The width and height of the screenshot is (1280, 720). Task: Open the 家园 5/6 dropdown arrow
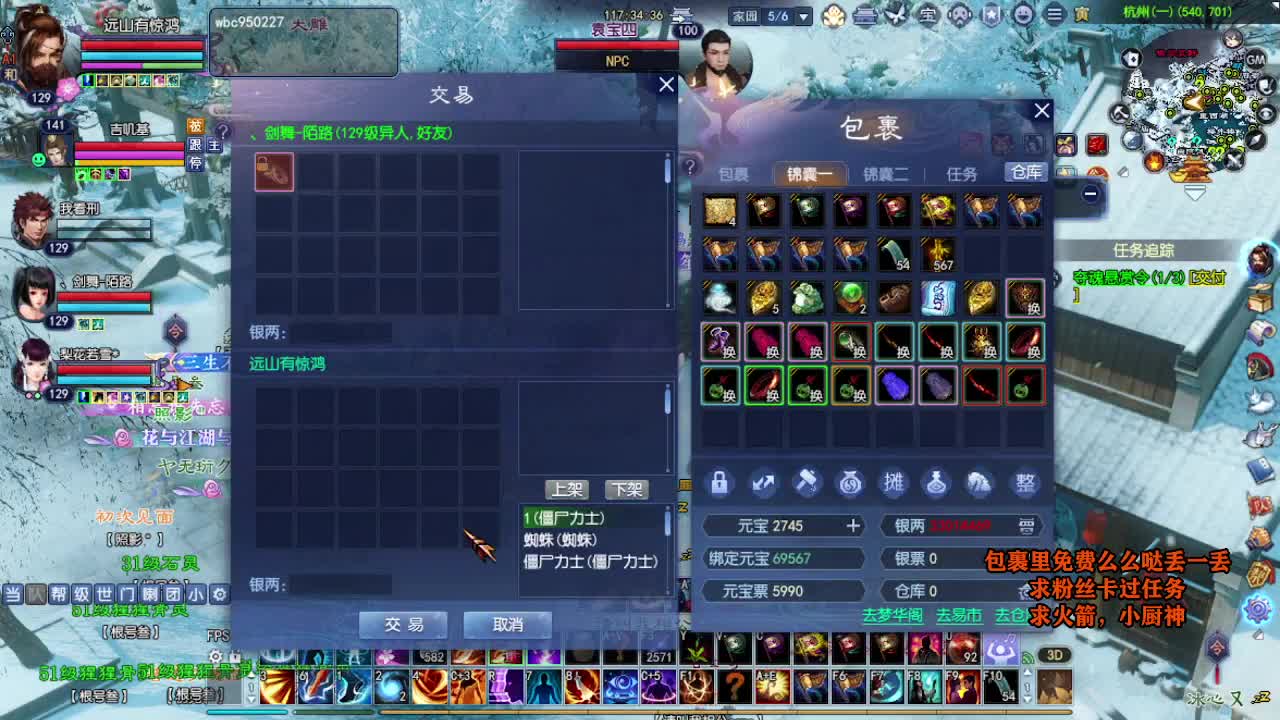[806, 14]
